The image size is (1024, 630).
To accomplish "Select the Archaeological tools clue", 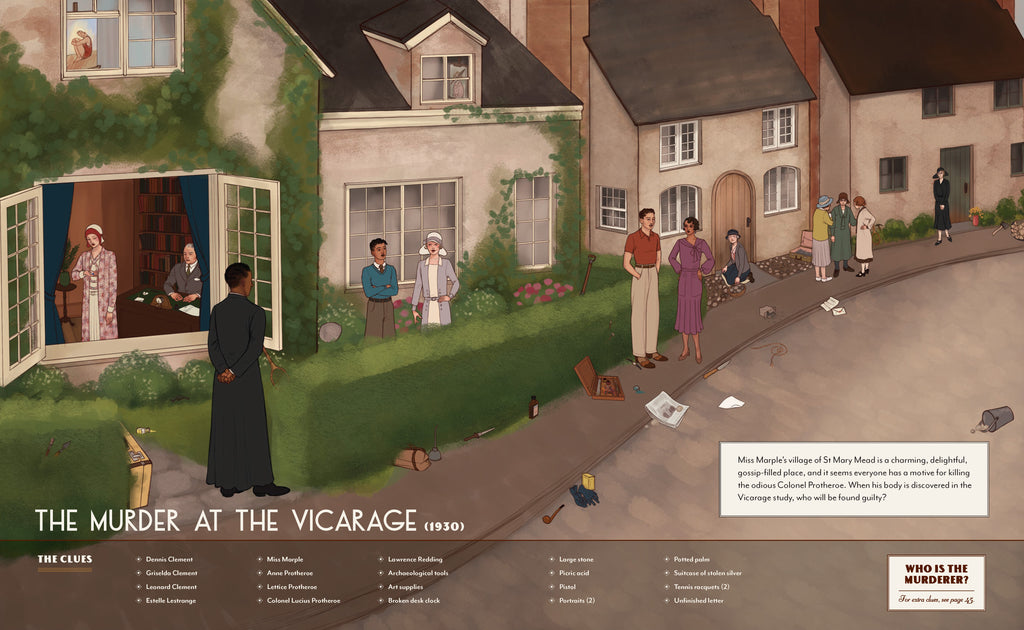I will point(418,573).
